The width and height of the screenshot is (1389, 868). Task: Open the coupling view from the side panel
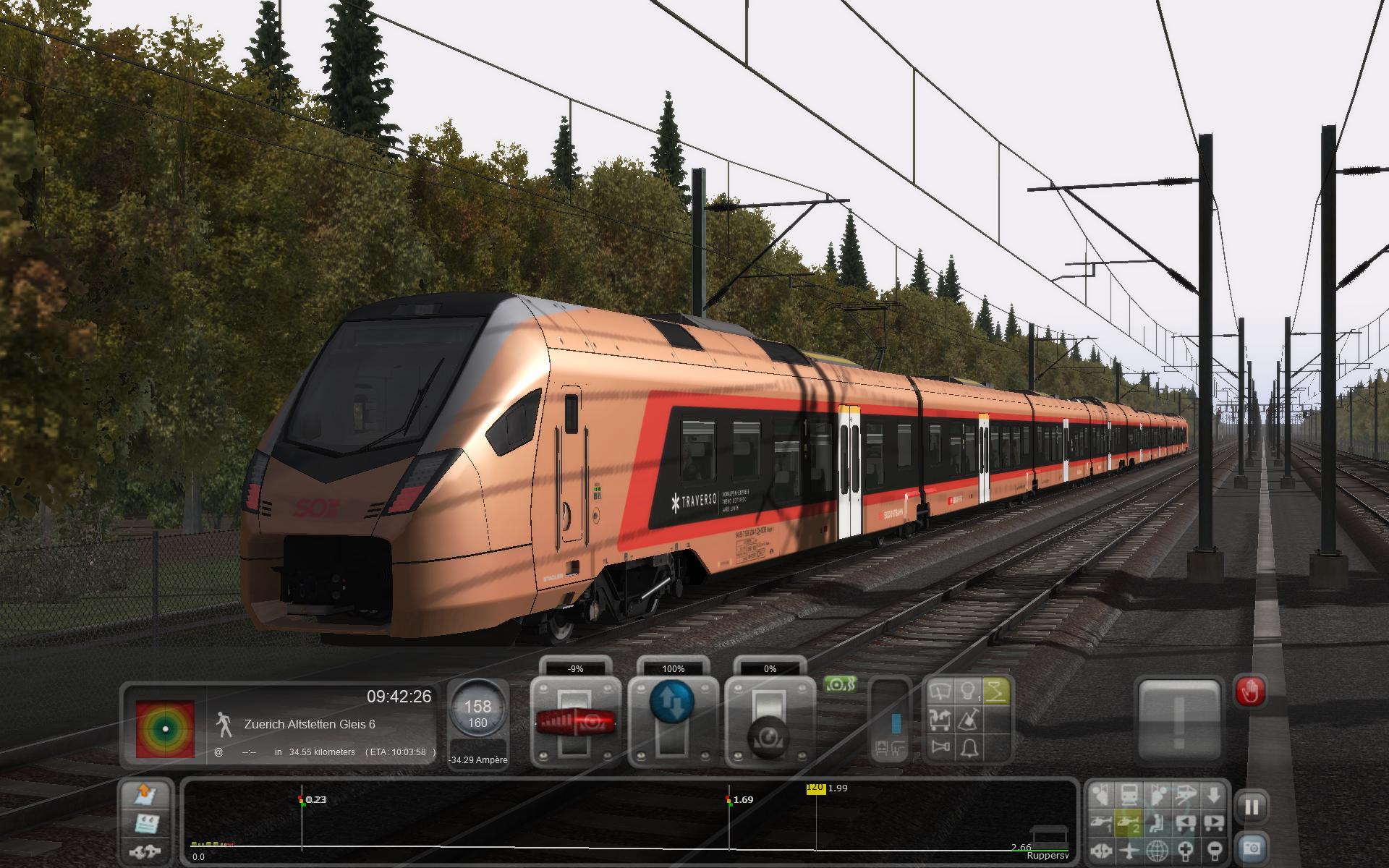click(x=147, y=851)
